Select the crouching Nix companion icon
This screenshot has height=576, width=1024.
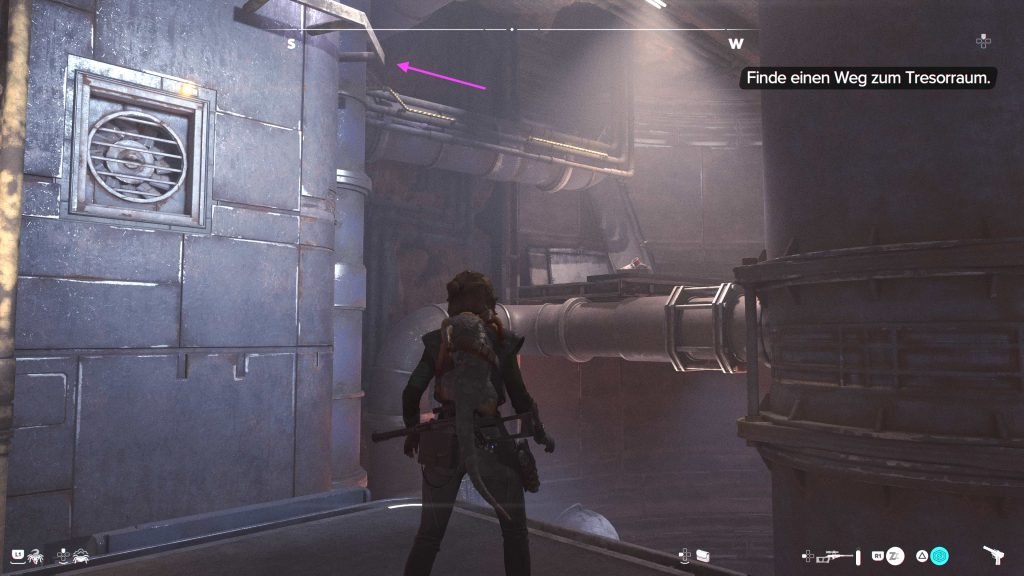click(x=80, y=555)
